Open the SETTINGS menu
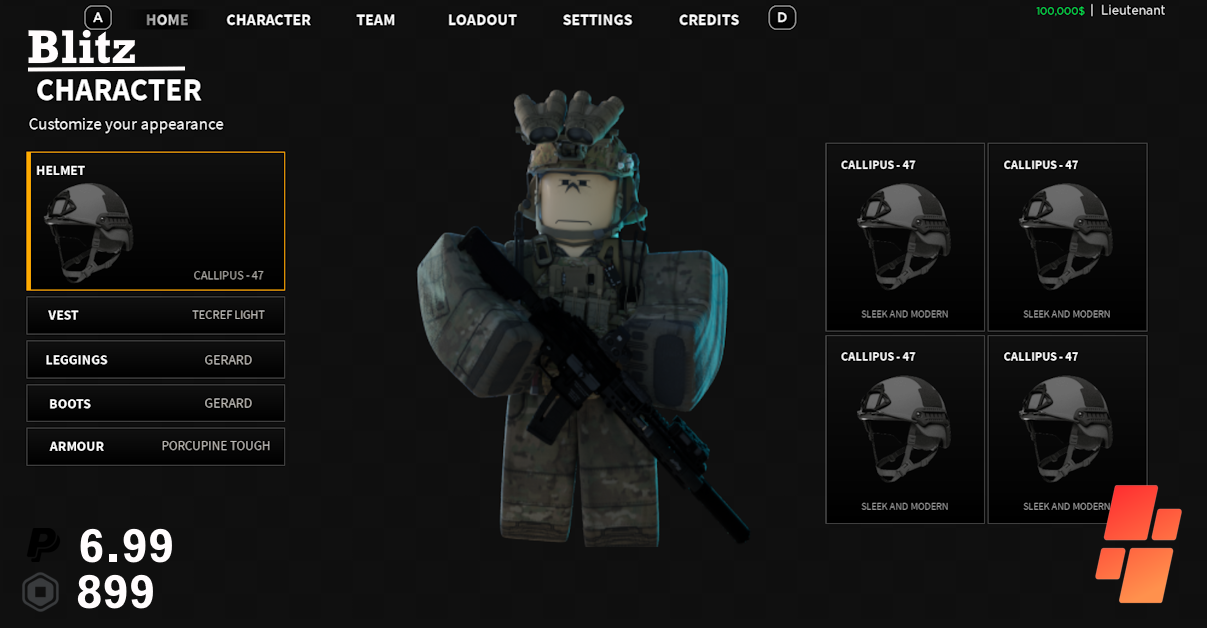Screen dimensions: 1207x628 pos(597,20)
